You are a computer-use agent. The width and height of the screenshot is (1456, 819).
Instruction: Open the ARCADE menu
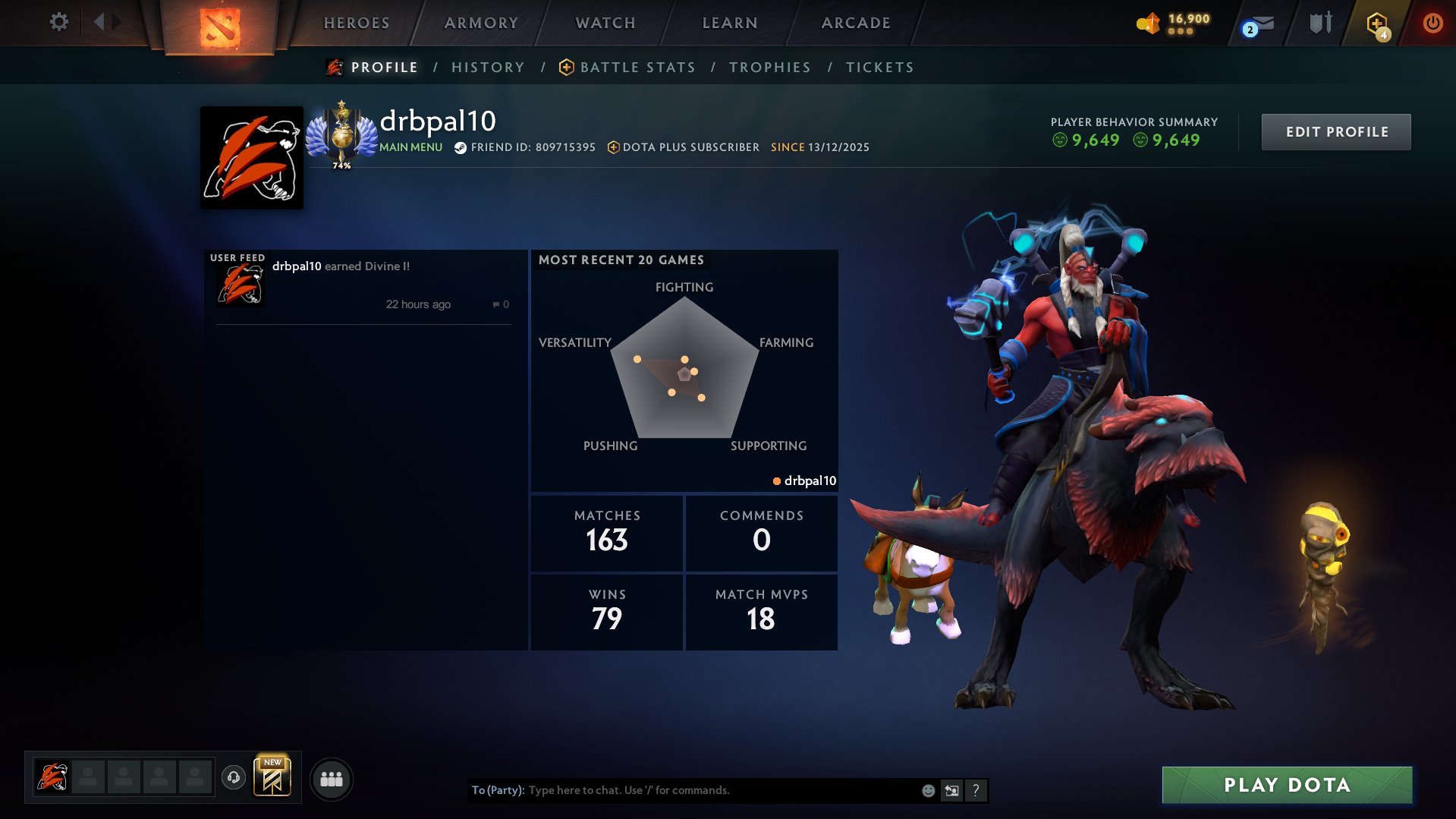(855, 23)
